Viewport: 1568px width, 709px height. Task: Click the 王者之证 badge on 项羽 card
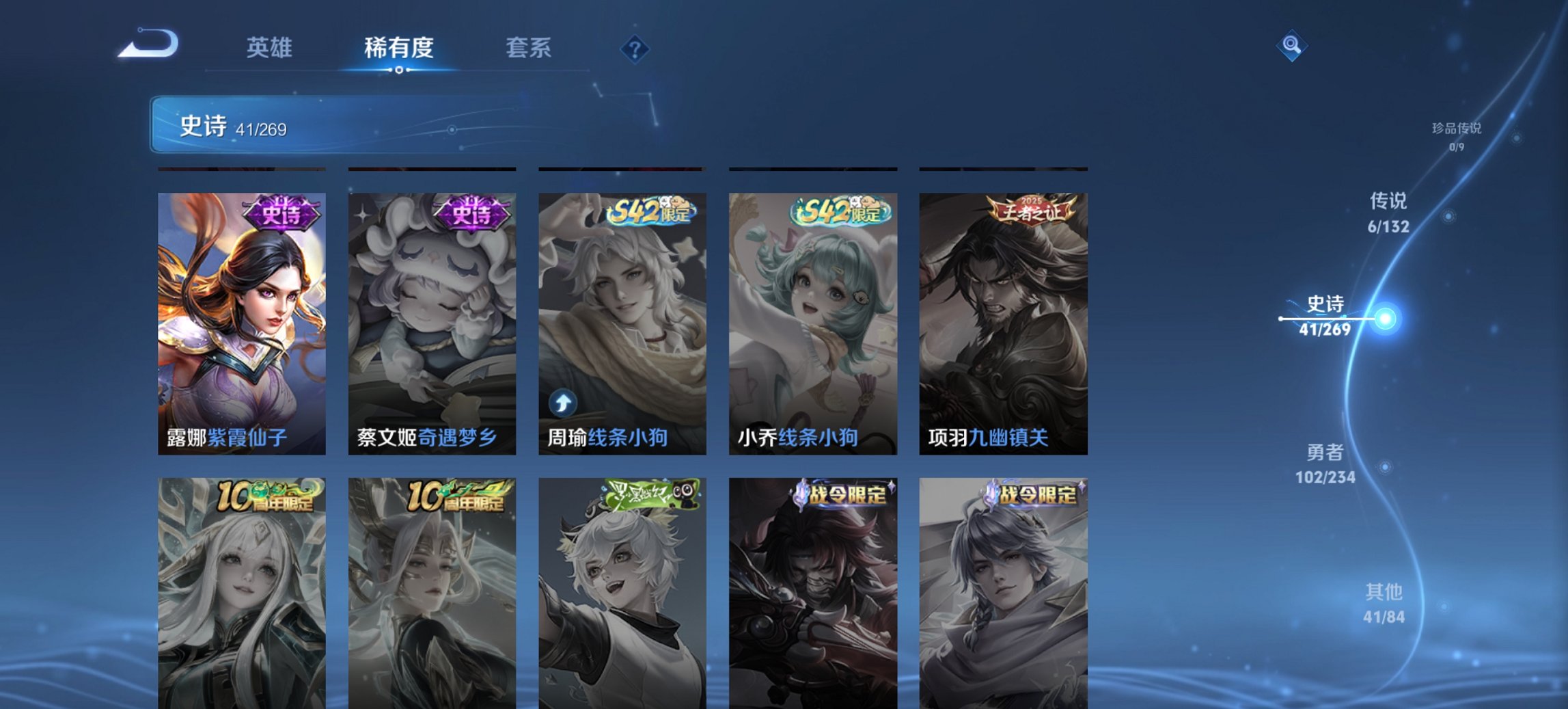pos(1033,209)
